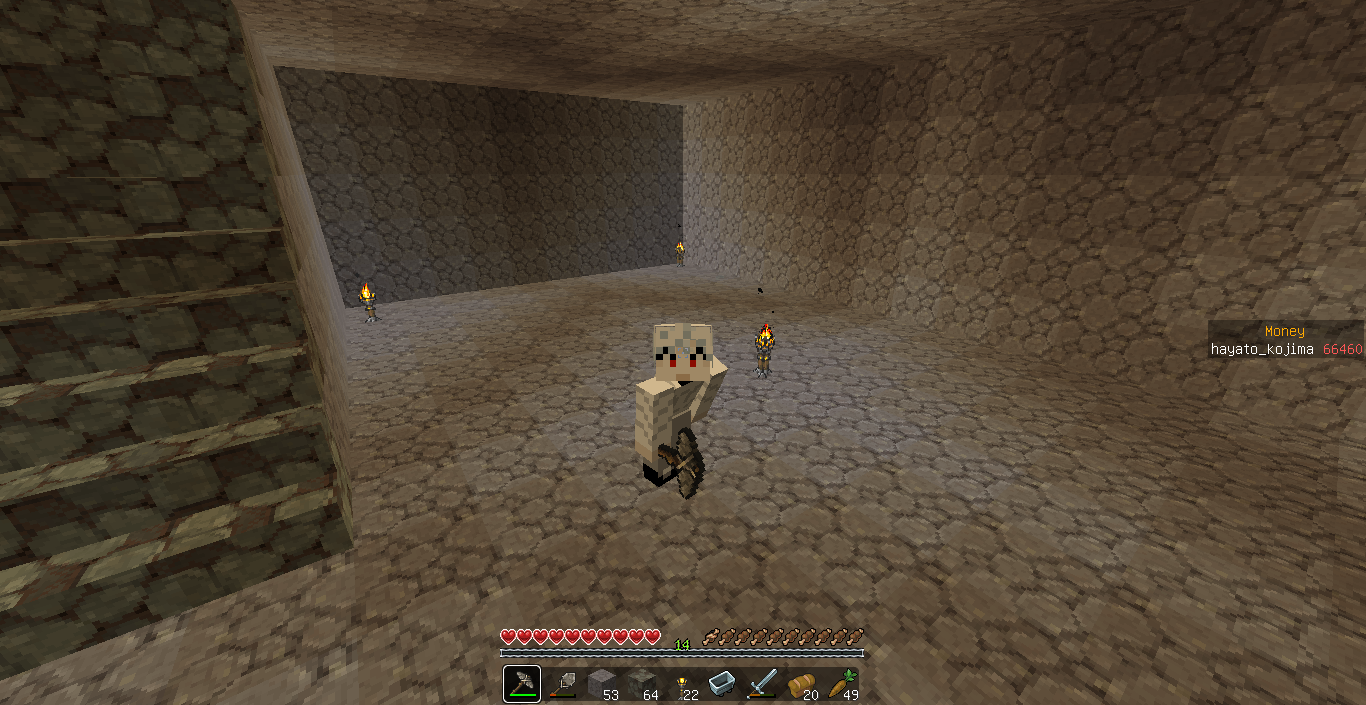Equip the sword from the hotbar
The image size is (1366, 705).
(x=761, y=684)
